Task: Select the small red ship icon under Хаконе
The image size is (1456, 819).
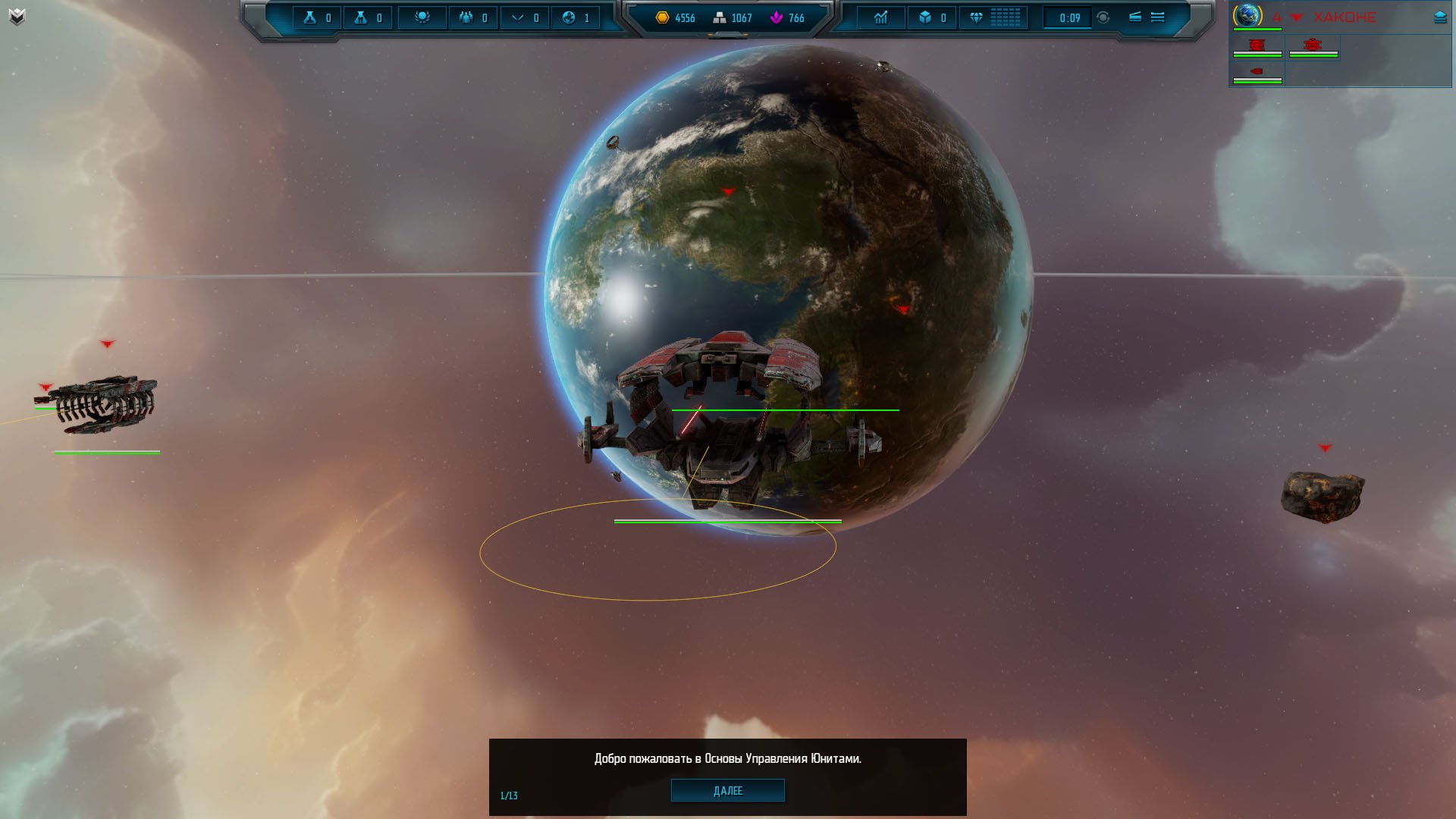Action: pos(1257,72)
